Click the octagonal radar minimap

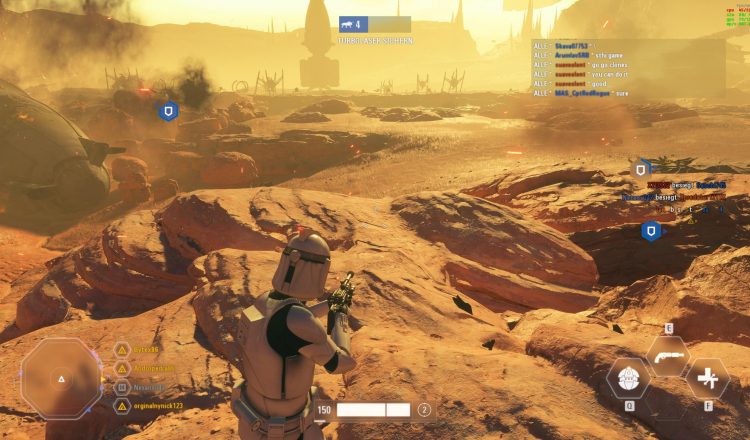[x=61, y=379]
